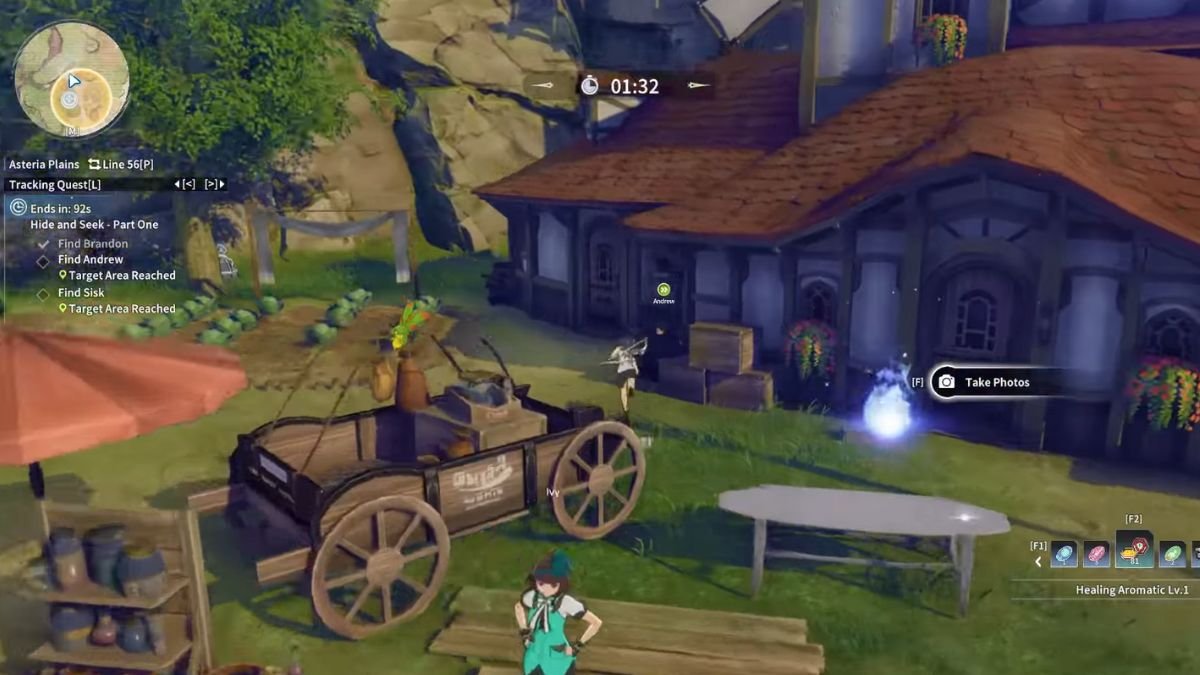Use the Healing Aromatic item slot
Viewport: 1200px width, 675px height.
pos(1134,551)
